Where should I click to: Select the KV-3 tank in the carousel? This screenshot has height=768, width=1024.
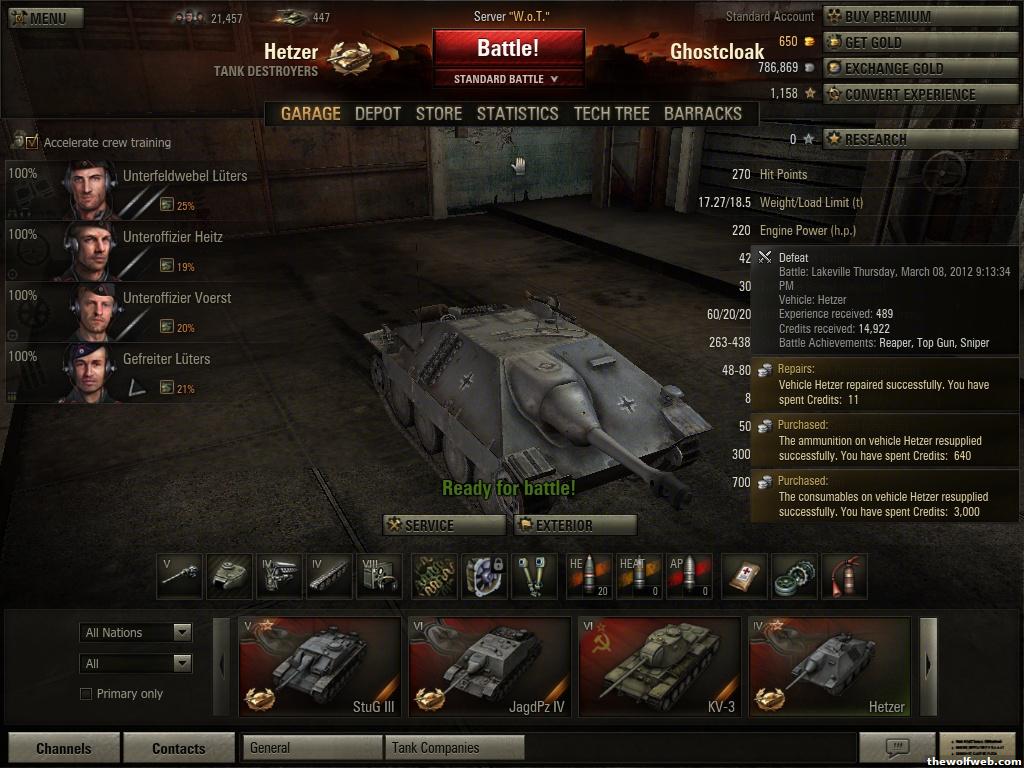pyautogui.click(x=659, y=667)
